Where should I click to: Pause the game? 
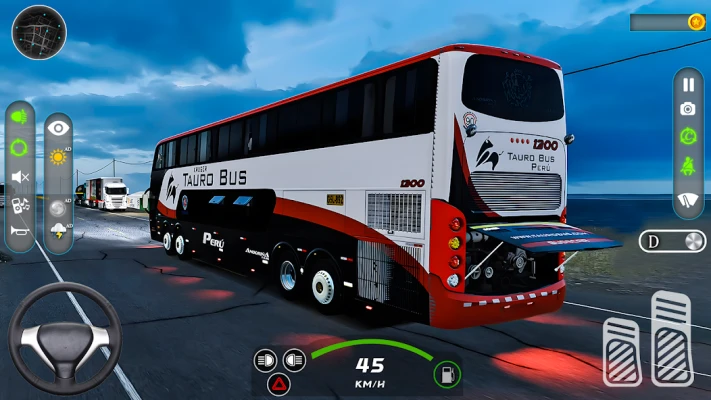click(688, 84)
